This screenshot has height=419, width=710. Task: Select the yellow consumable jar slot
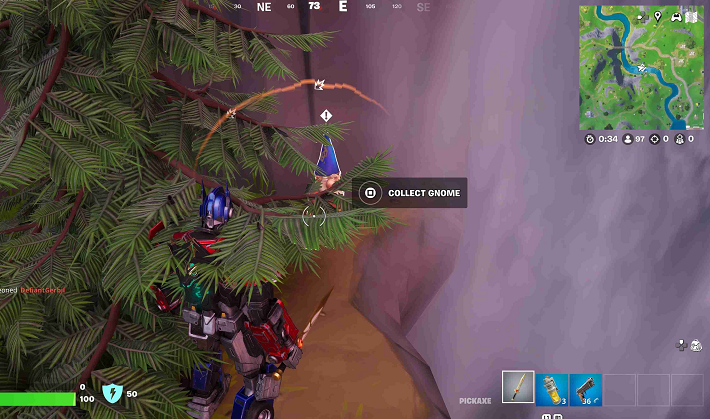coord(552,388)
